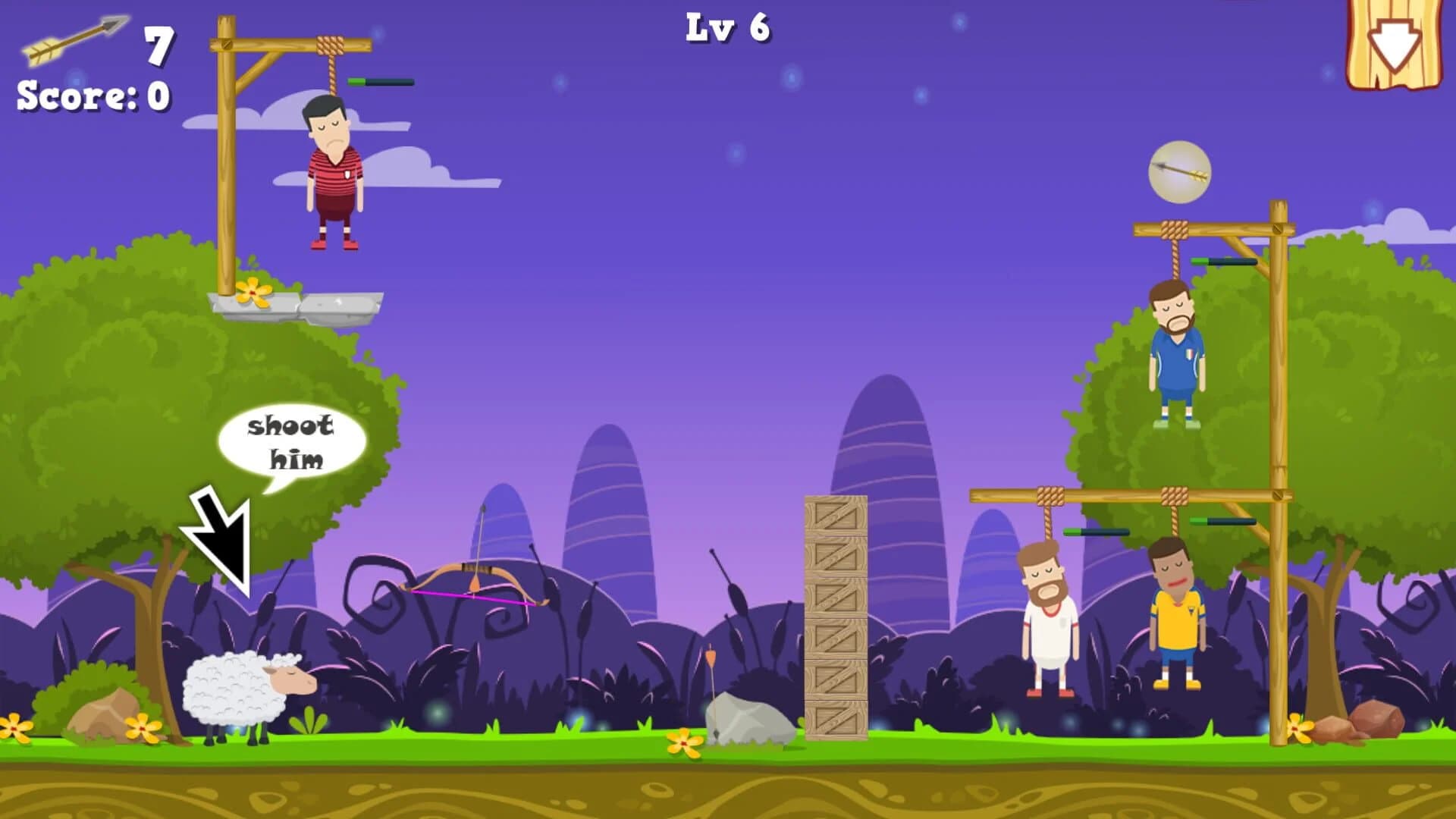Click the Lv 6 level indicator

[726, 29]
